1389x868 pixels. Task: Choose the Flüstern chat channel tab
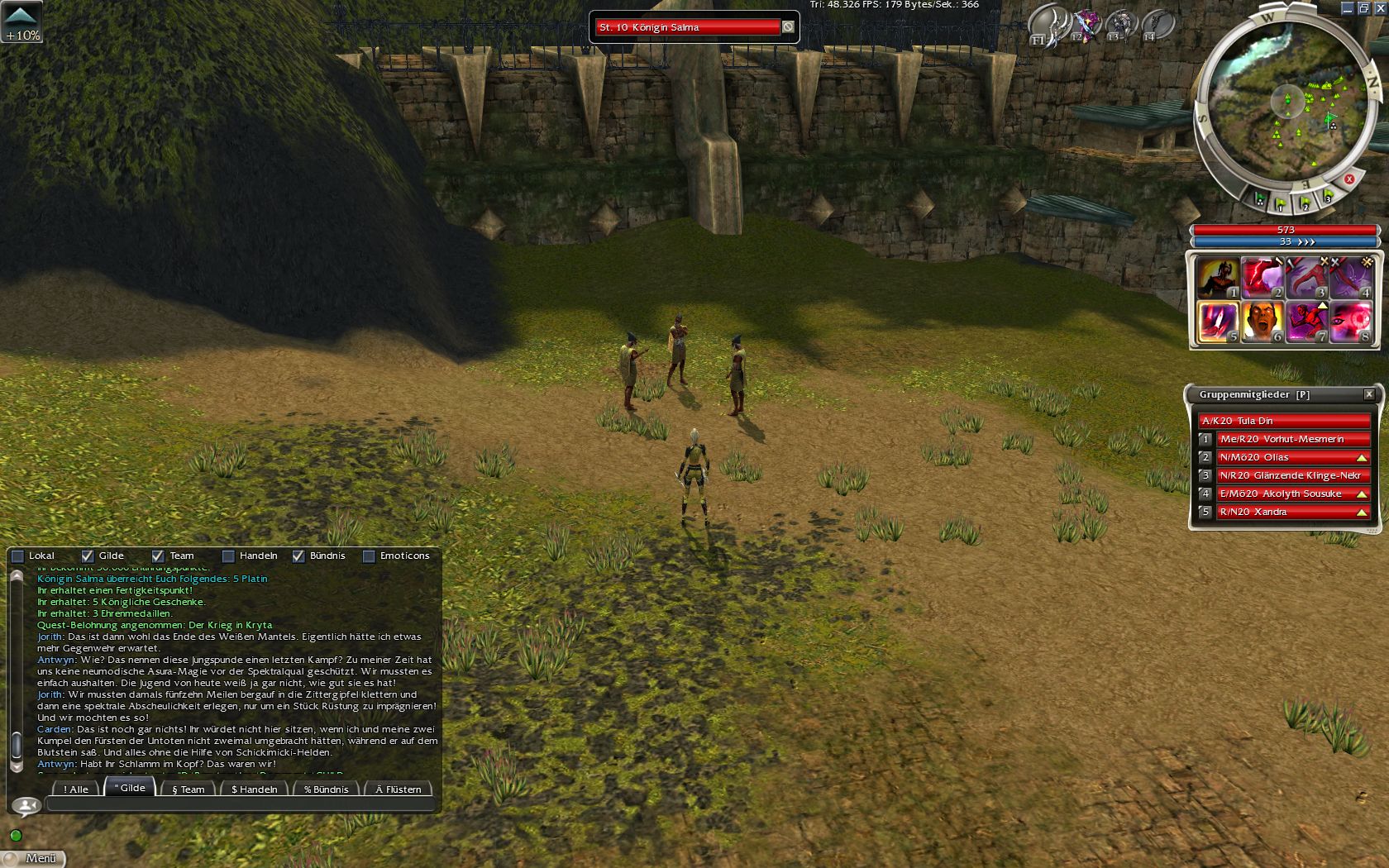click(399, 789)
